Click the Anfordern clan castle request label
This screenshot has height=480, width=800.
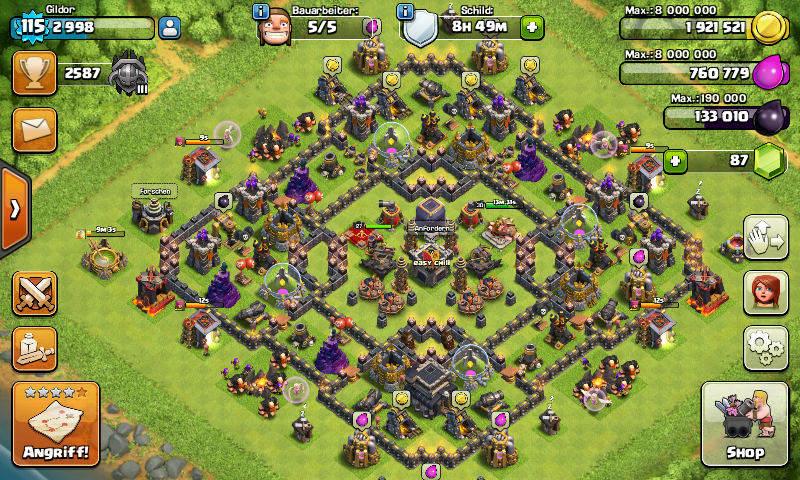tap(432, 228)
